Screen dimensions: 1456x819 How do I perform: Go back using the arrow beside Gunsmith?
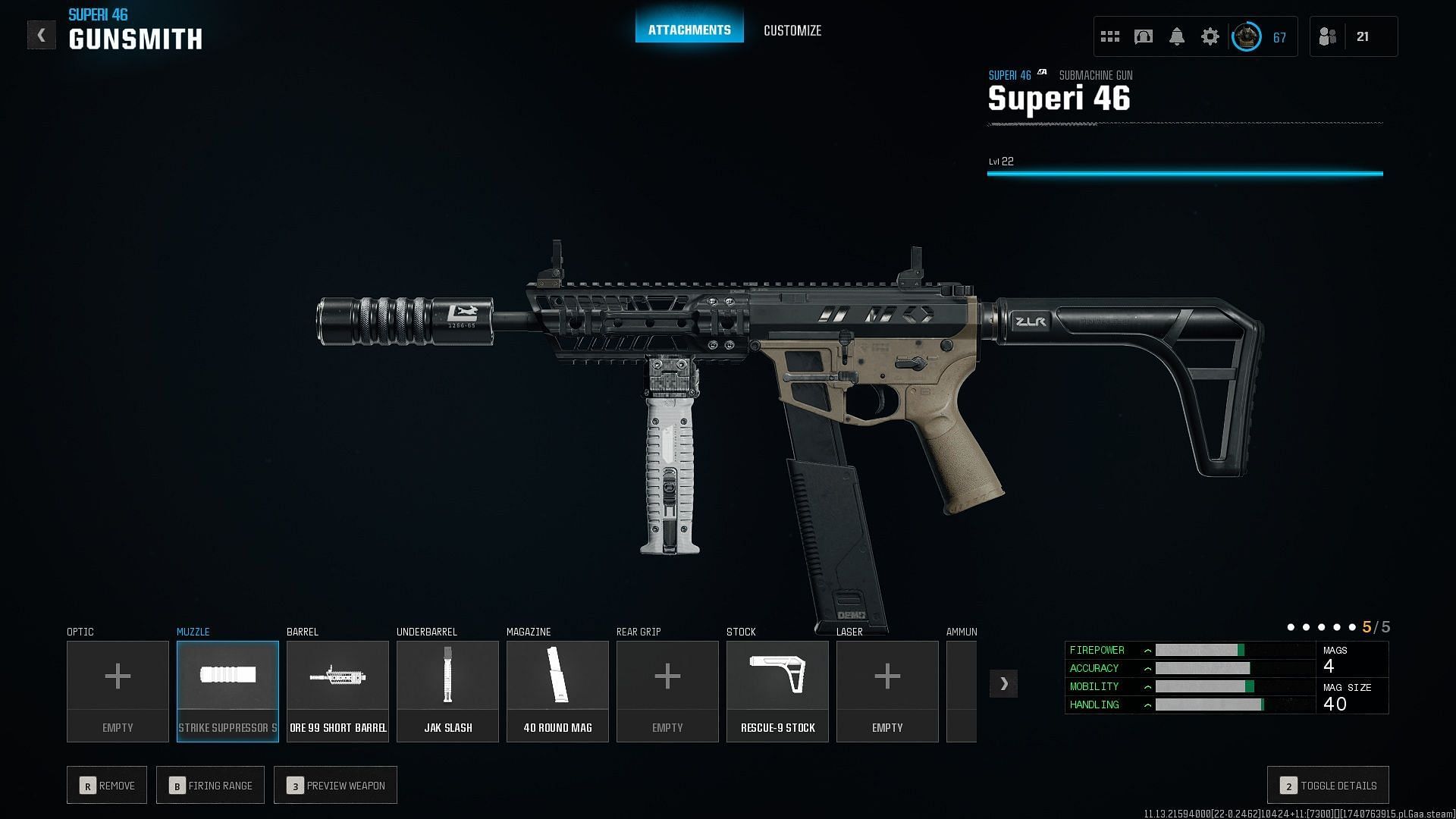[41, 35]
